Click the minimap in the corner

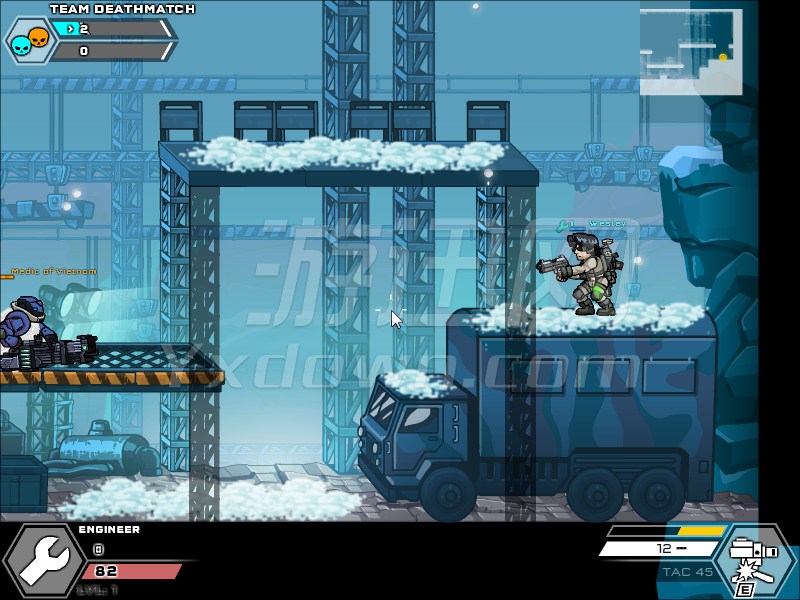point(691,52)
